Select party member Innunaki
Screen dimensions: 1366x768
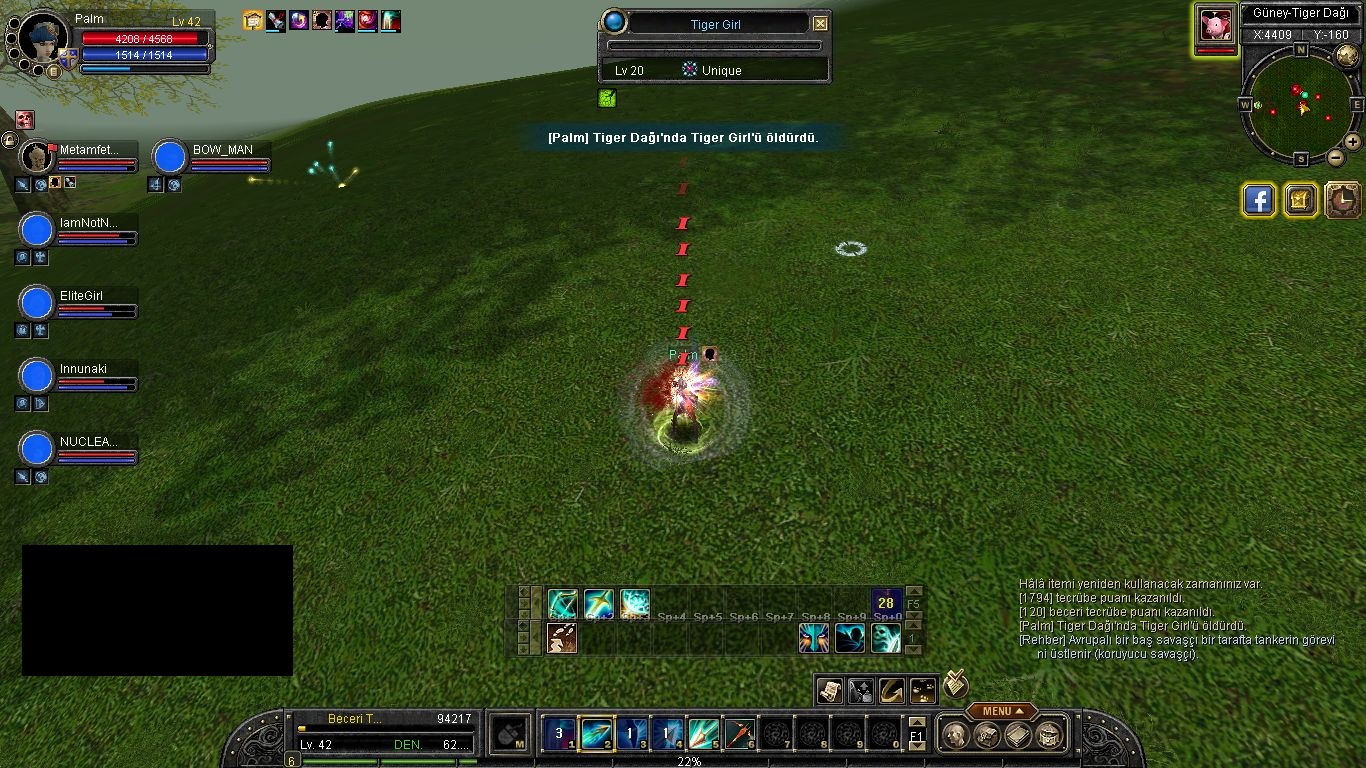37,376
